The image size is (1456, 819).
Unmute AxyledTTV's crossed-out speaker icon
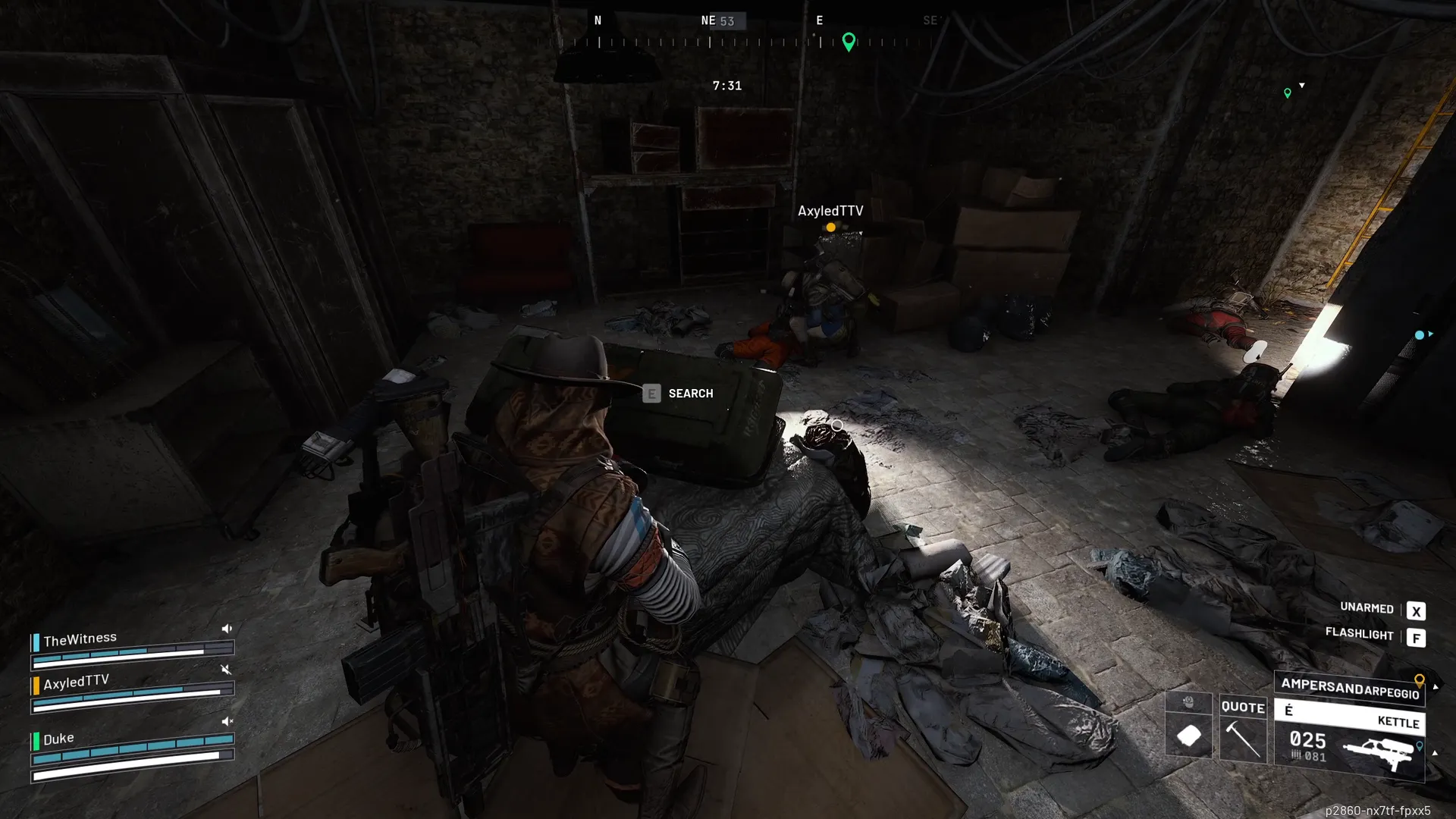225,669
